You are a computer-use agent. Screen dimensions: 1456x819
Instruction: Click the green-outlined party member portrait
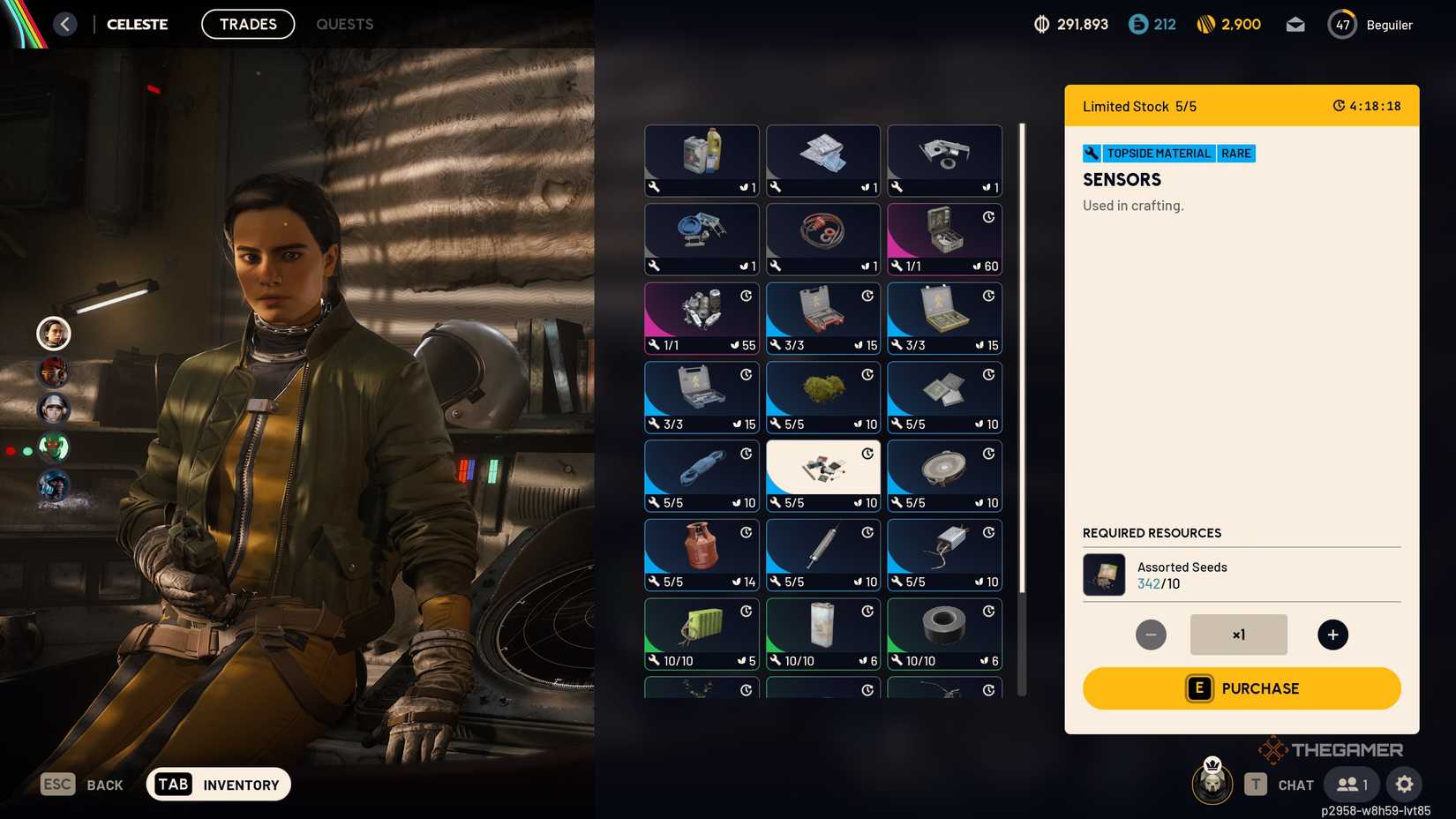pyautogui.click(x=54, y=448)
